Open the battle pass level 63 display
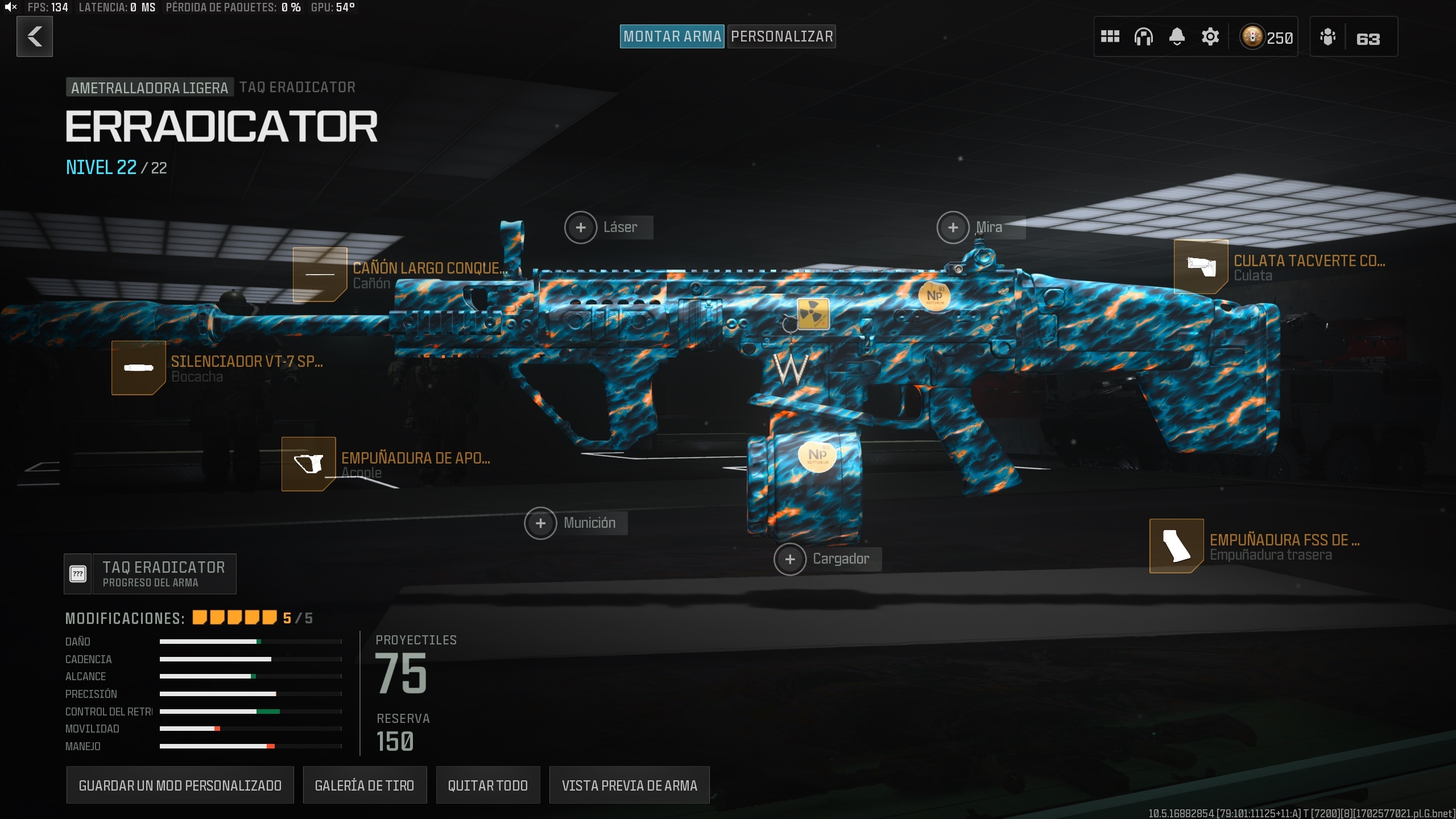 [x=1353, y=36]
